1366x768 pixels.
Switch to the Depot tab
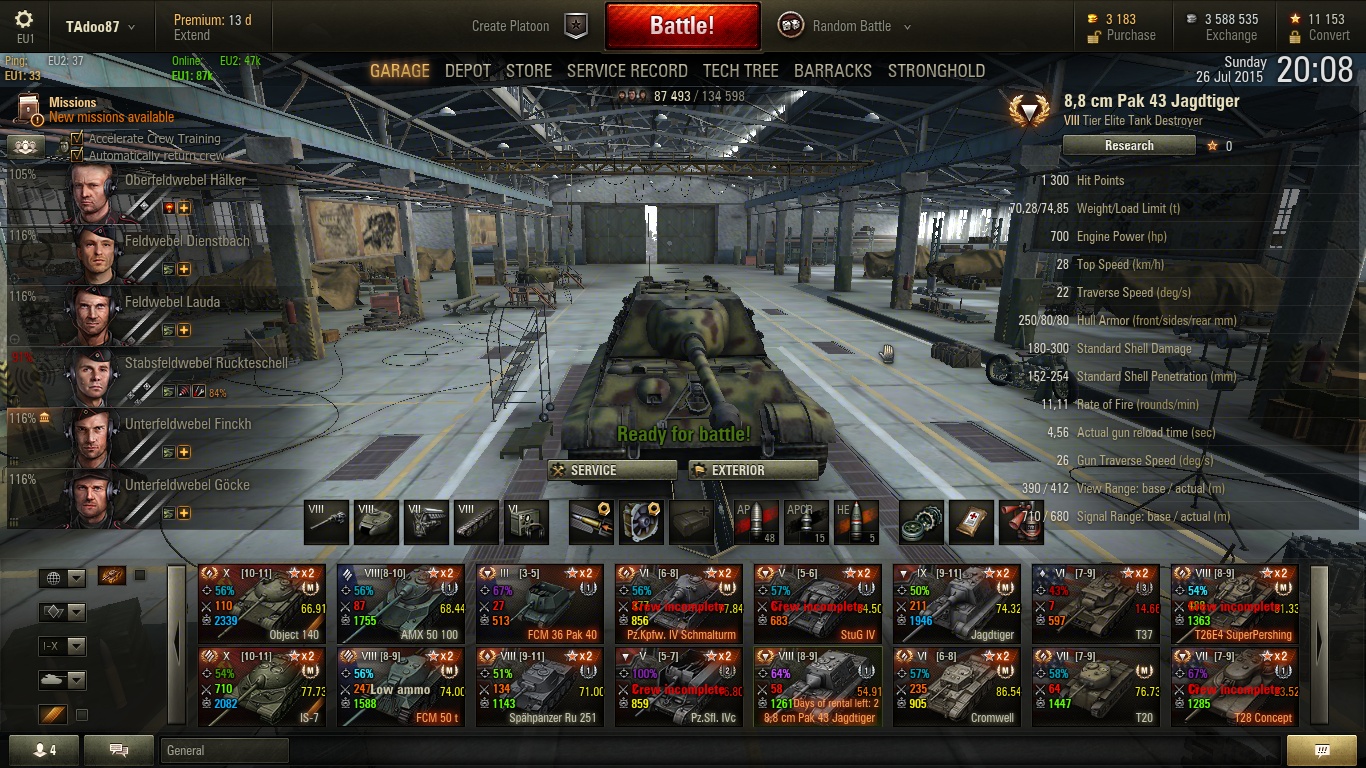coord(468,71)
